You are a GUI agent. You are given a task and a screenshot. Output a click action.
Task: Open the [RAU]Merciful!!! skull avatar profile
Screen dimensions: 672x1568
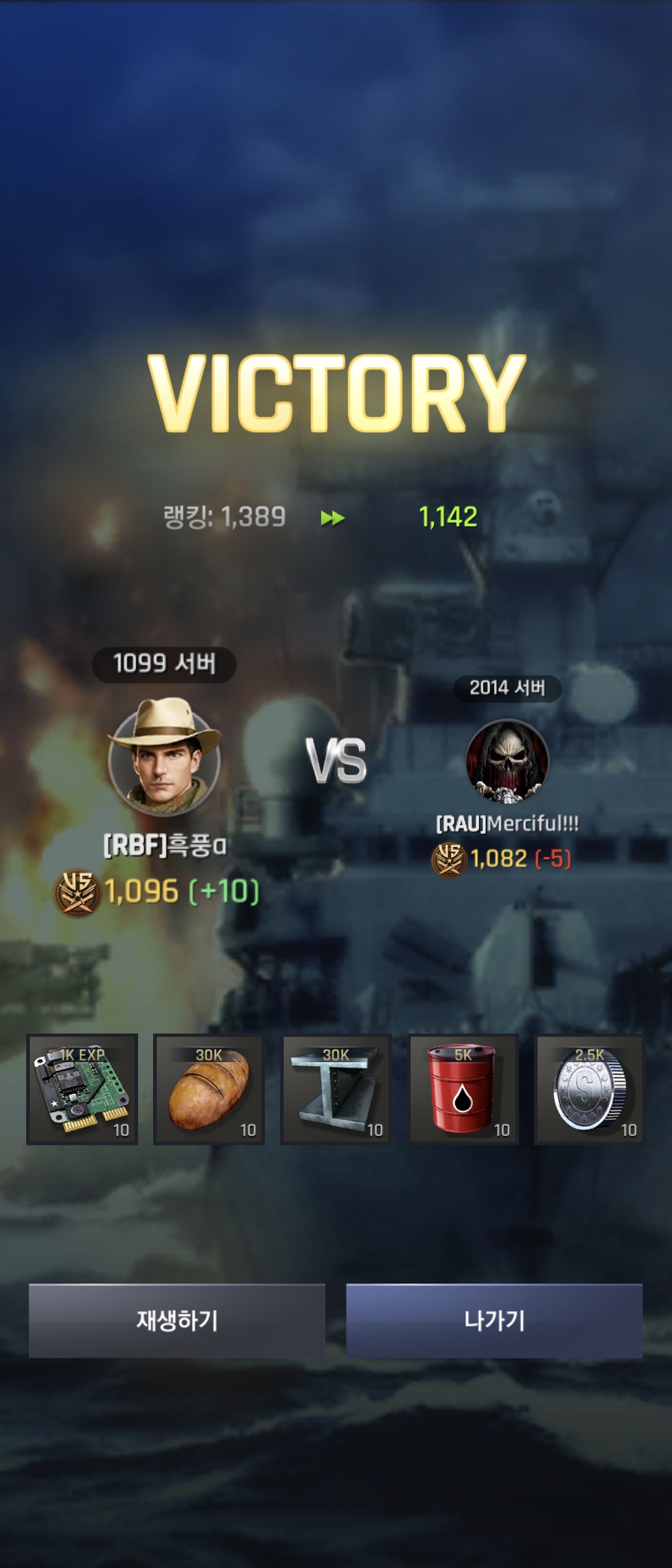[507, 760]
